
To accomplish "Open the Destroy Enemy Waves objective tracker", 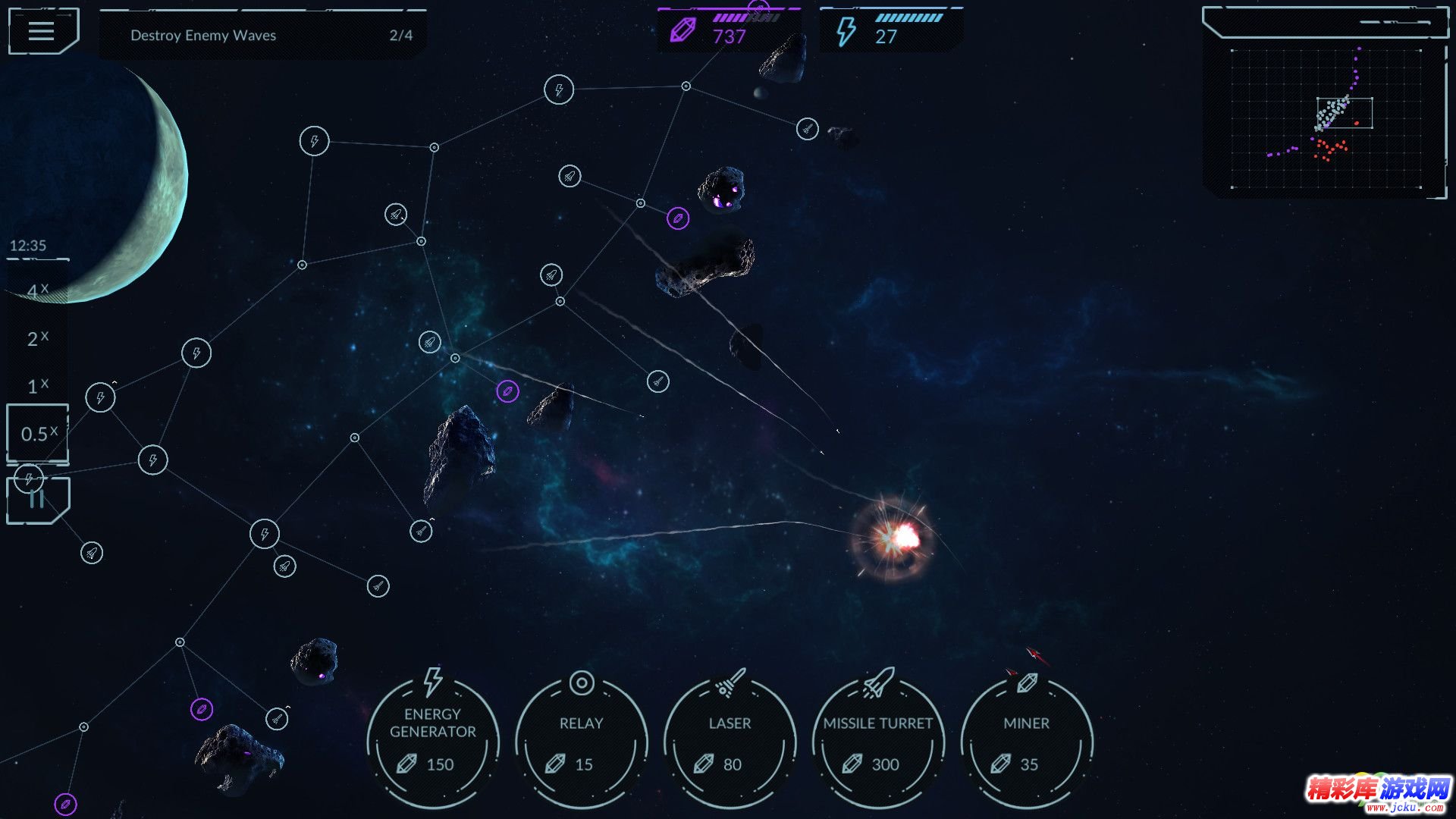I will [263, 35].
